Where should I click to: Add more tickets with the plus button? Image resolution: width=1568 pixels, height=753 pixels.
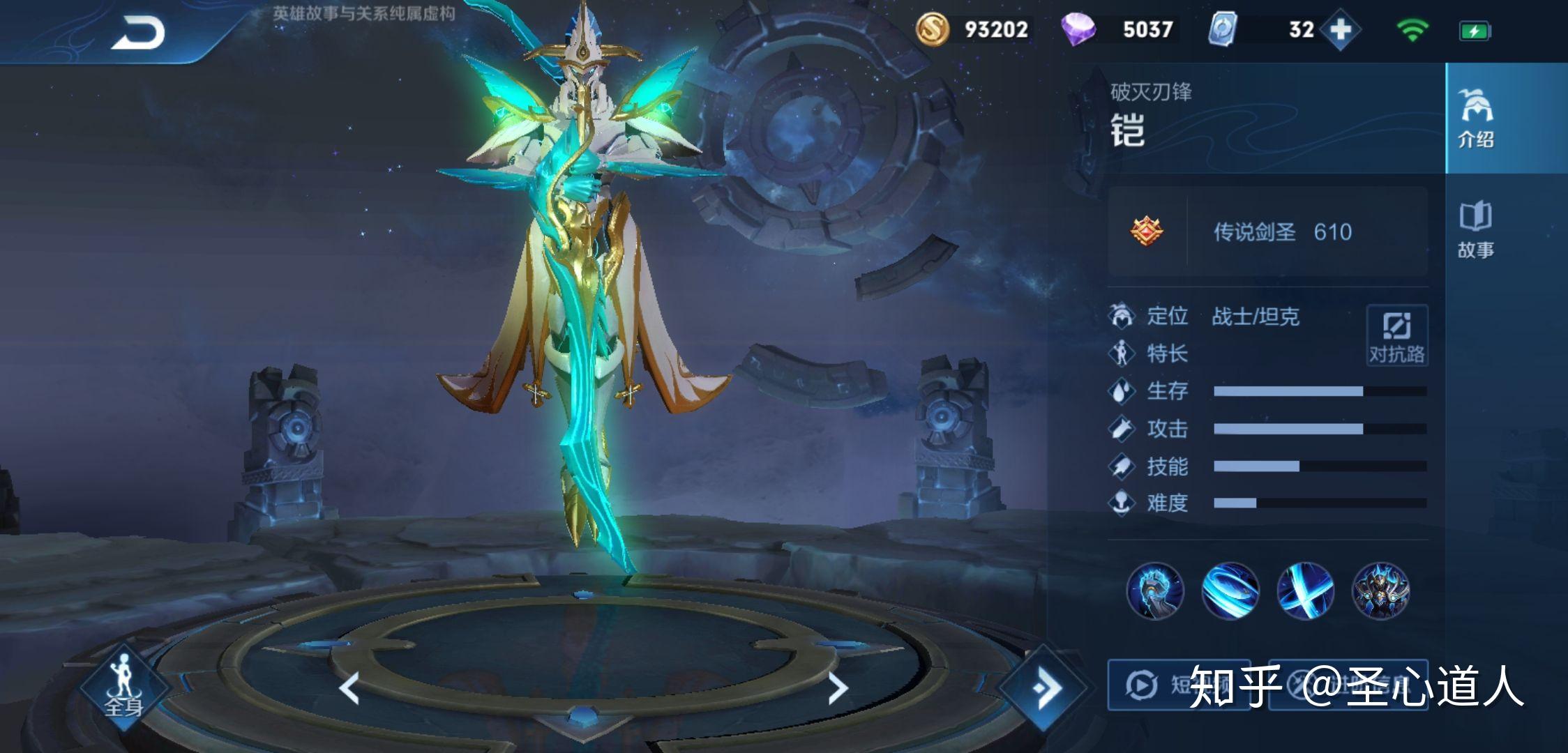click(1340, 30)
